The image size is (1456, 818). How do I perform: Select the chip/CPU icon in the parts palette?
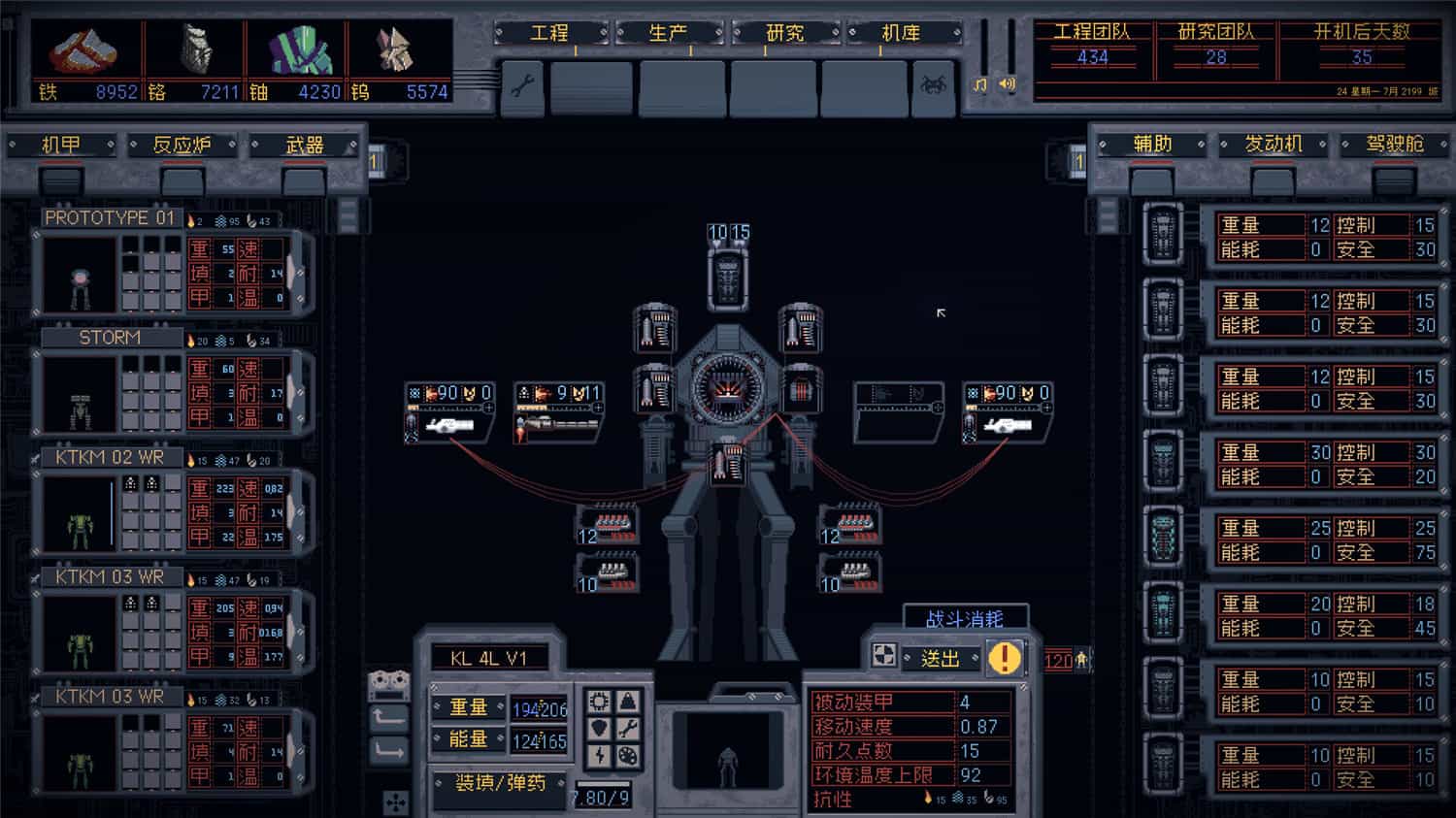tap(600, 700)
